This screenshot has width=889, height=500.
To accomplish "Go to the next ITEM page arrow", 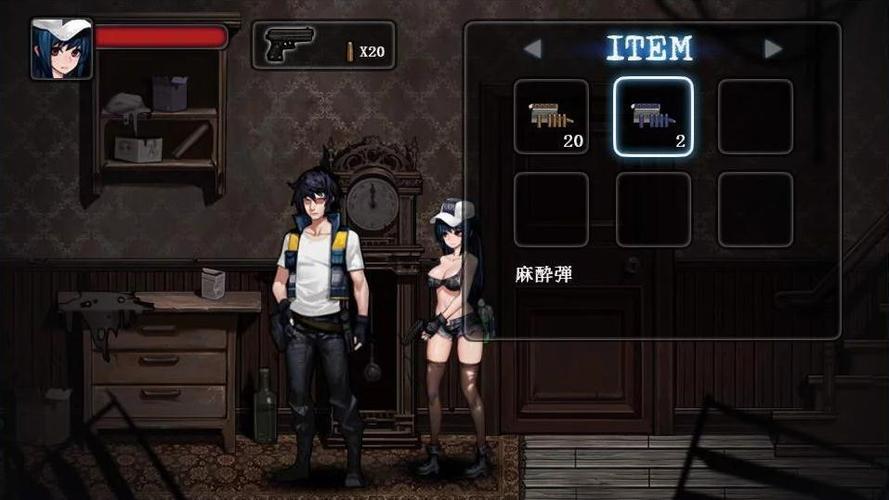I will tap(773, 48).
